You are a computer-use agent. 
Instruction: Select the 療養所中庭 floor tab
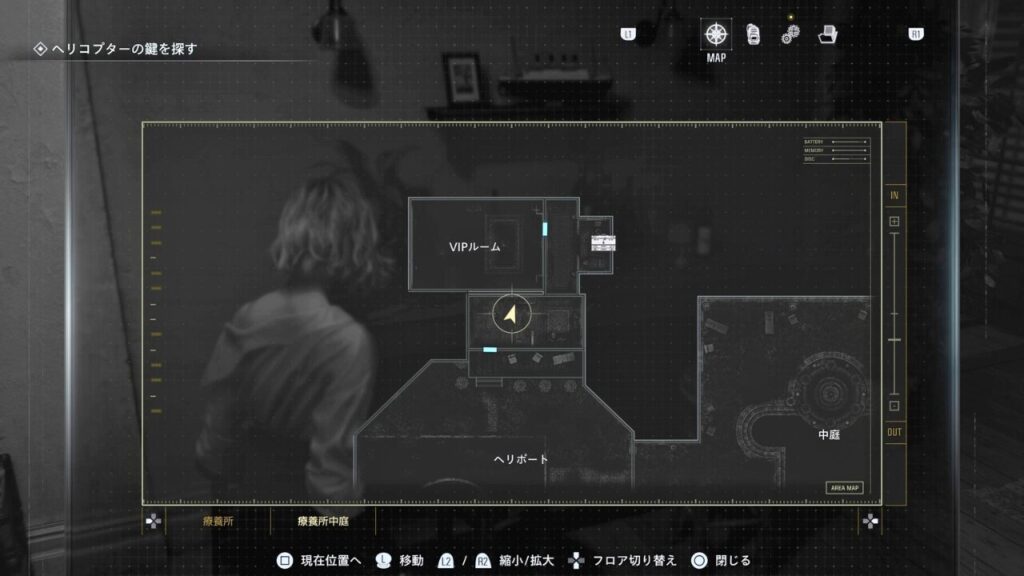323,521
